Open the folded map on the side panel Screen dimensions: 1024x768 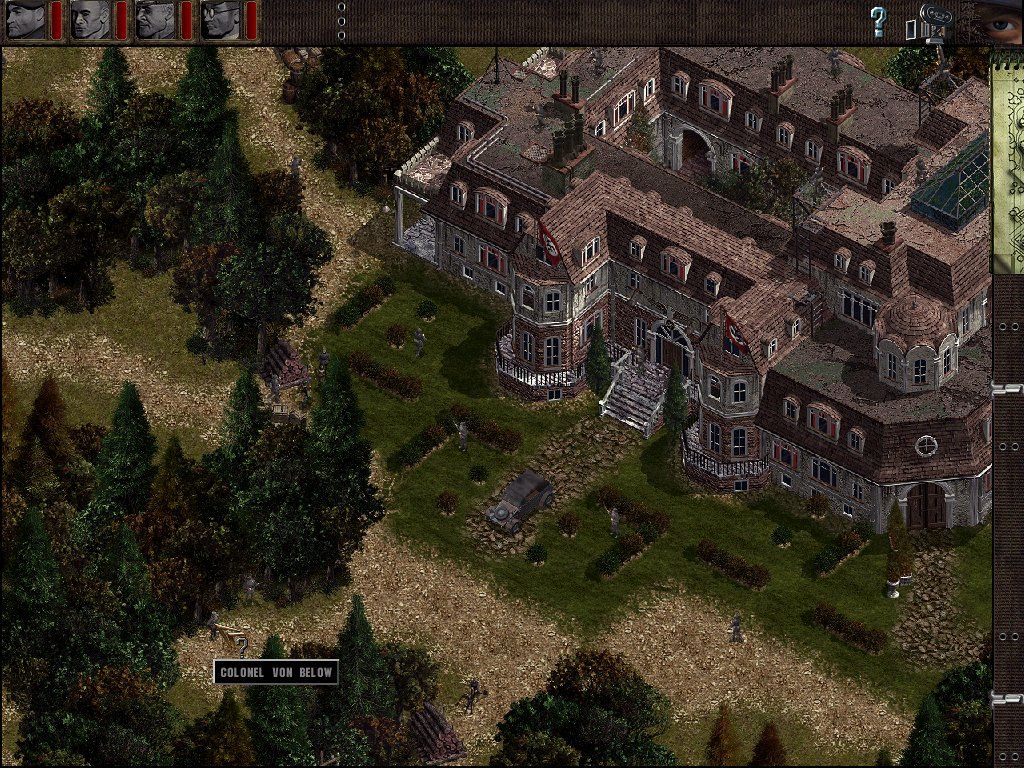pos(1007,160)
